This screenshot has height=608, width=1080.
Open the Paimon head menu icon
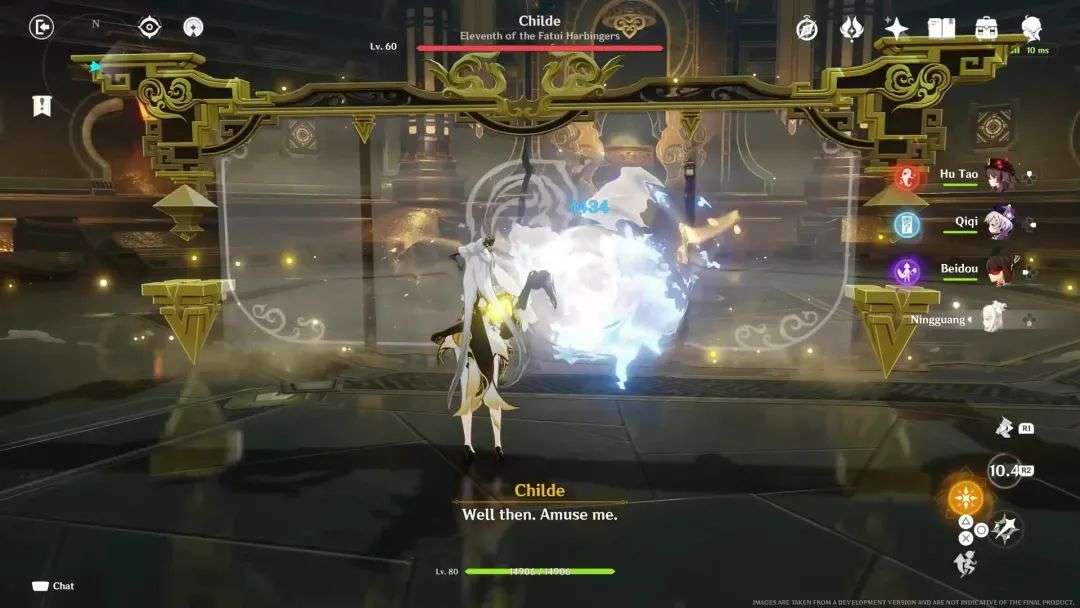point(1032,28)
